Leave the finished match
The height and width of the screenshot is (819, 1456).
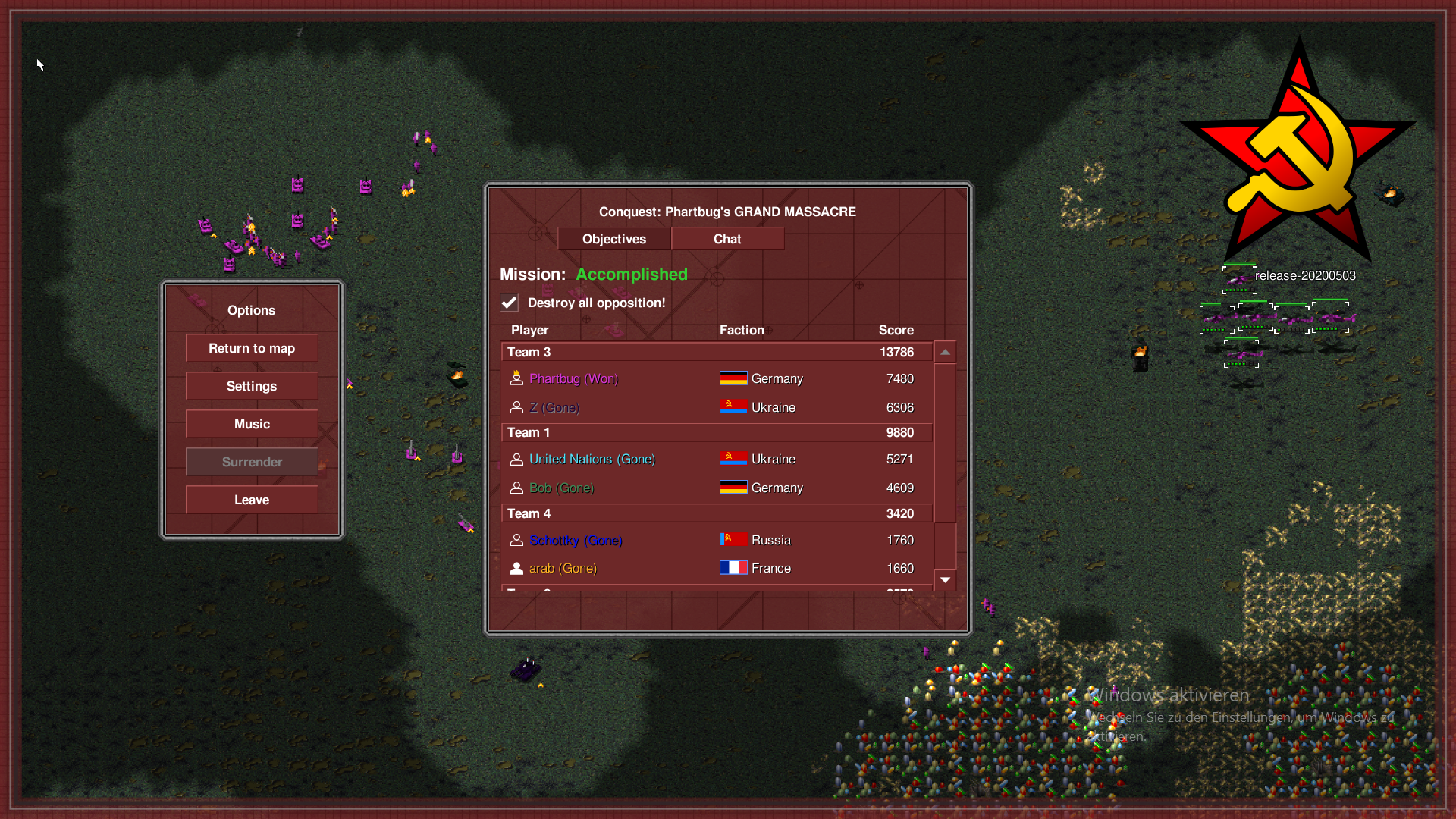pyautogui.click(x=252, y=500)
